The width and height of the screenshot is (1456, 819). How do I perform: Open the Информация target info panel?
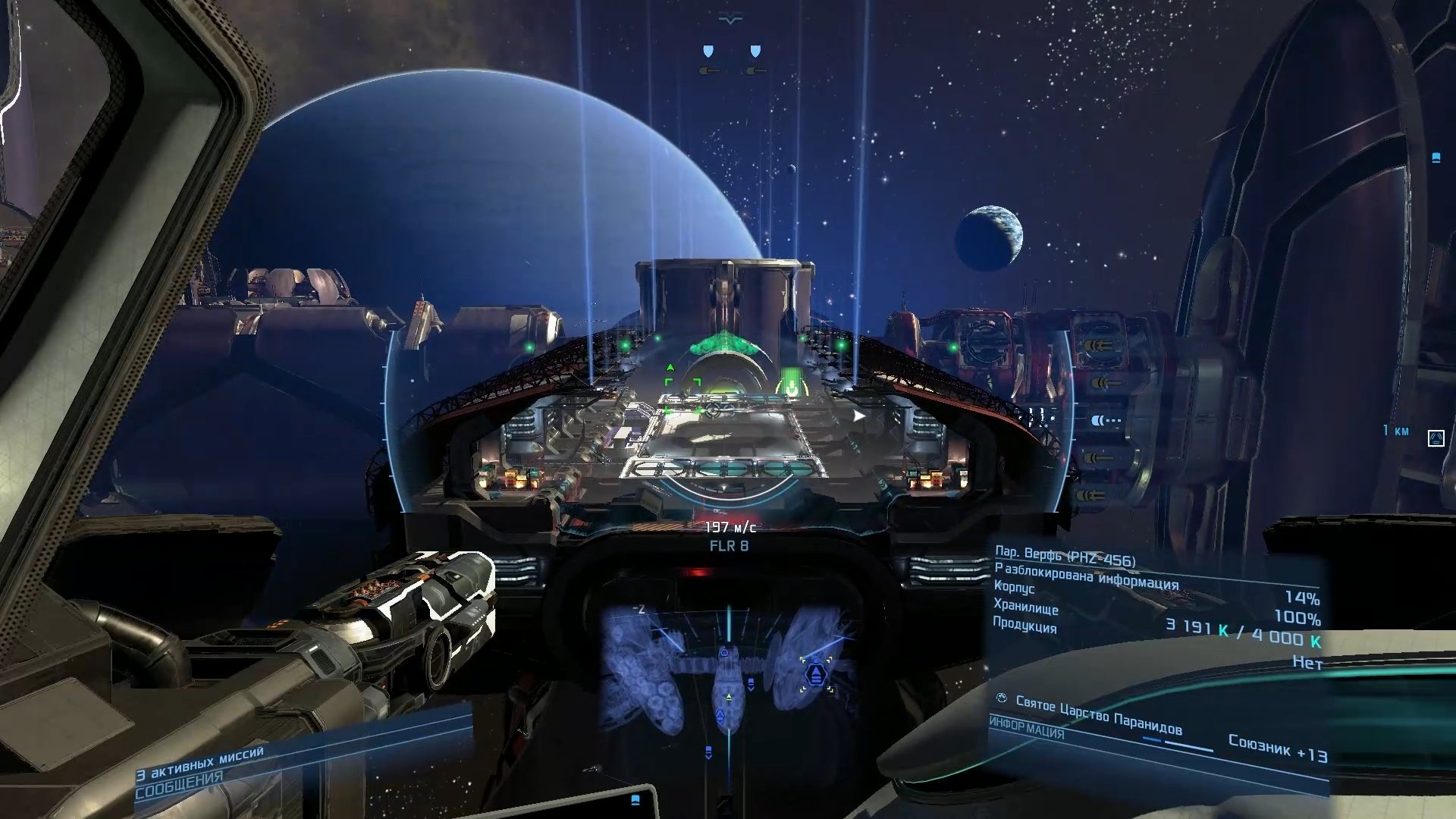[1026, 729]
